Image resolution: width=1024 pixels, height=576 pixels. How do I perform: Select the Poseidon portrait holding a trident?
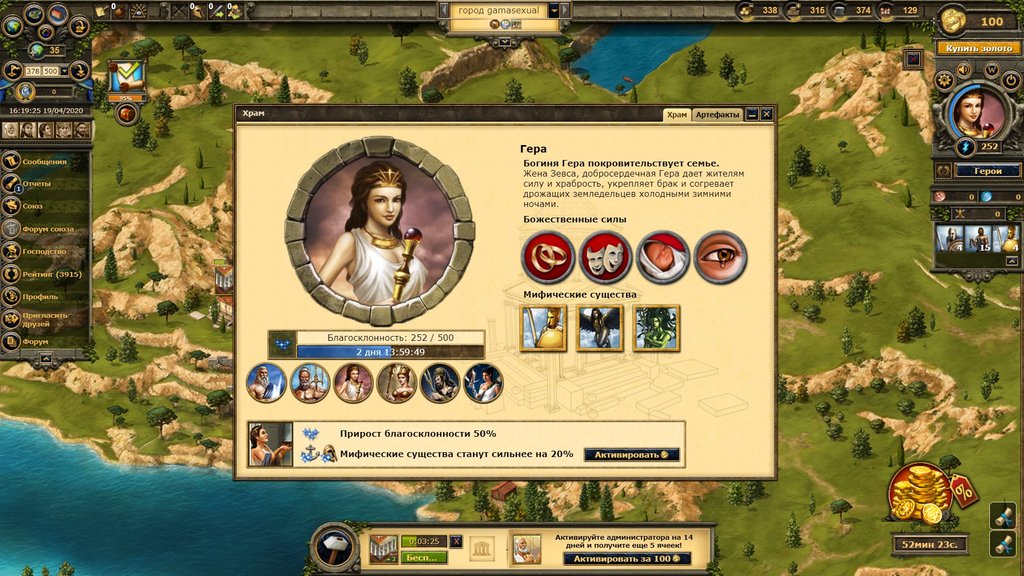coord(310,383)
